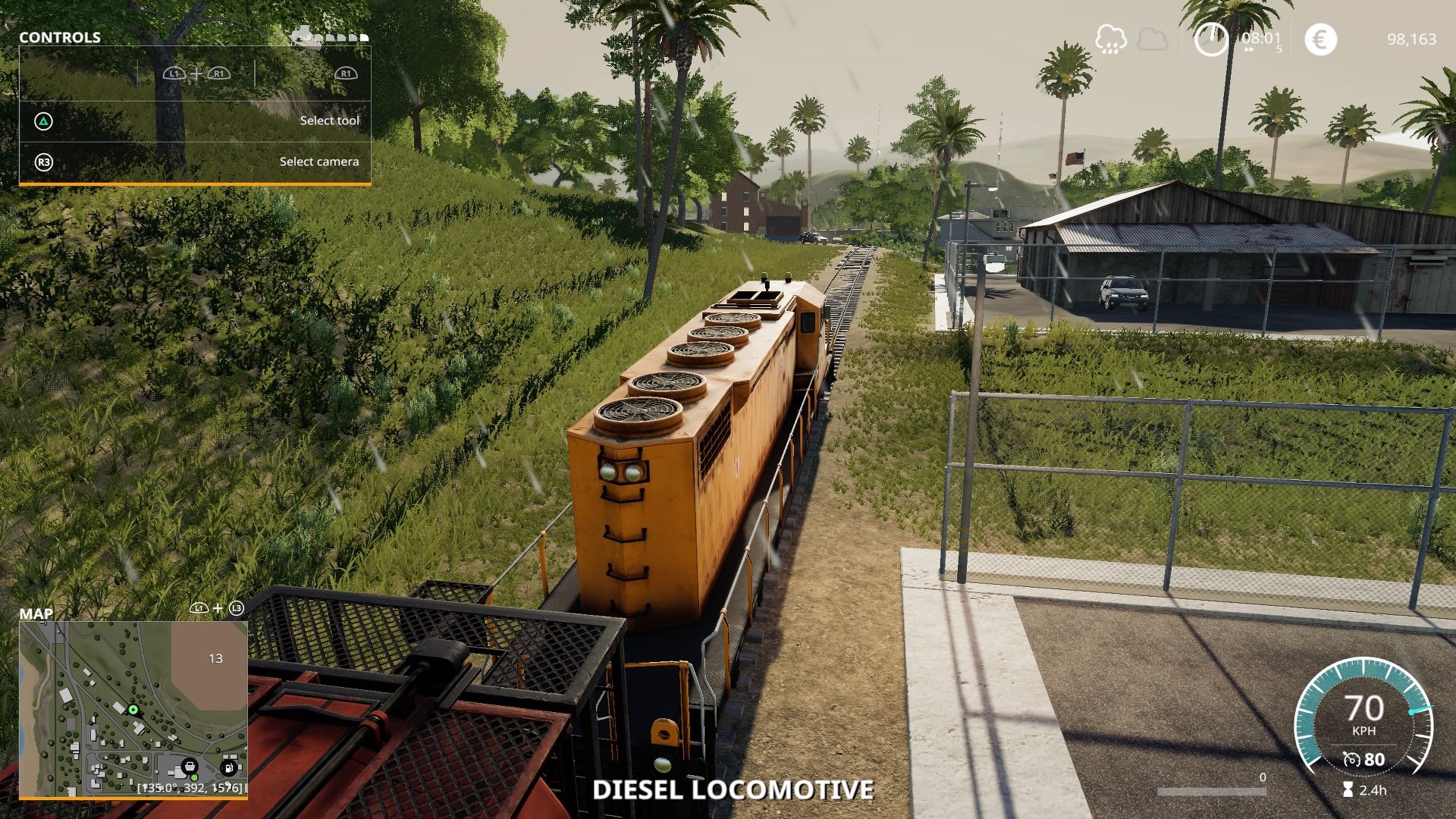Activate the Select tool triangle action
This screenshot has height=819, width=1456.
43,120
